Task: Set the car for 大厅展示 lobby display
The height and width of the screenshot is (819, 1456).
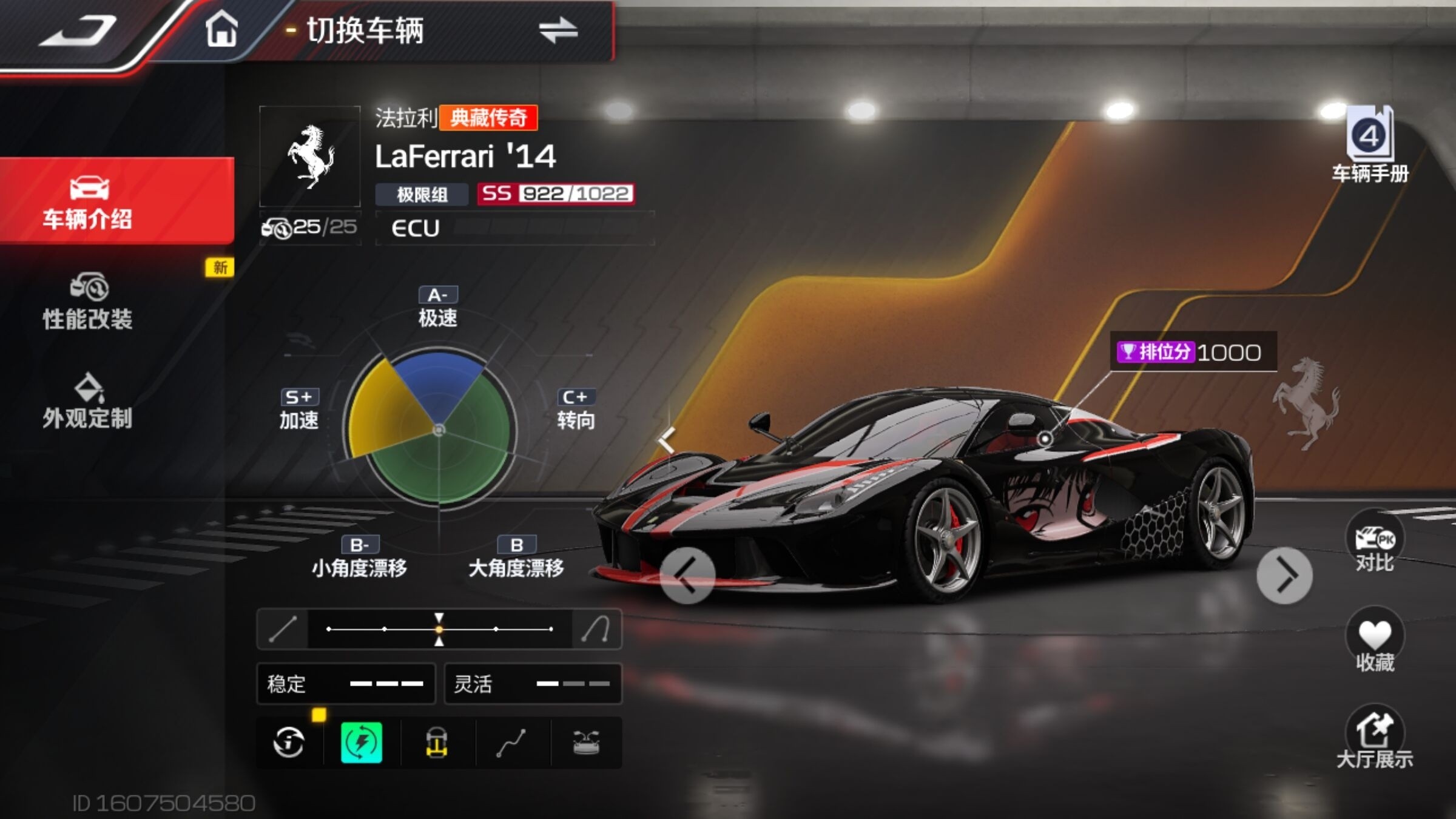Action: [1375, 739]
